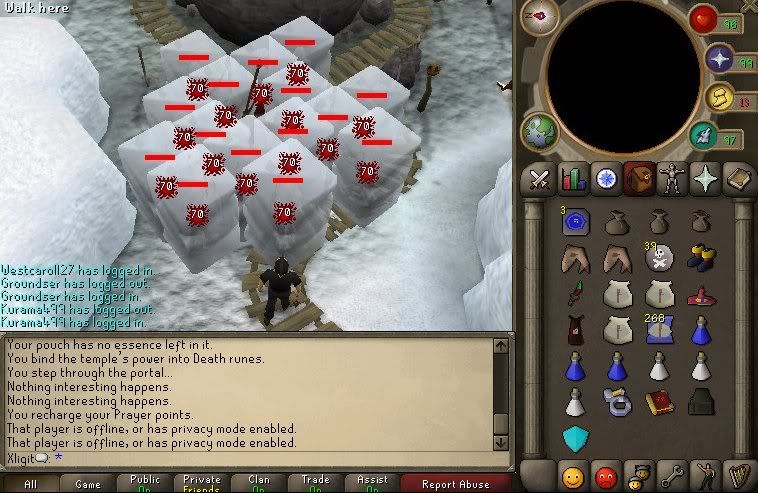Select the Trade chat filter
This screenshot has height=493, width=758.
[317, 484]
